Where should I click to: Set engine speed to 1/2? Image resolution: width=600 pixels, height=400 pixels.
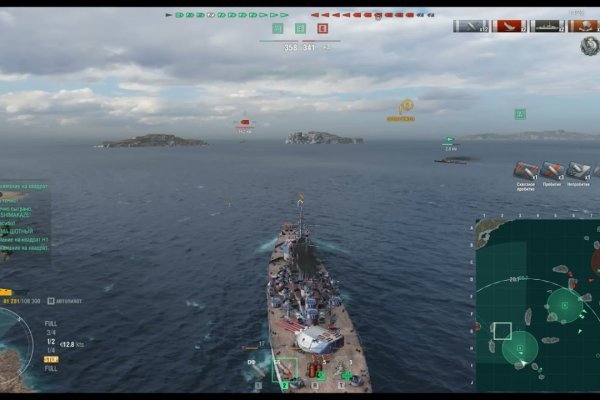[50, 341]
